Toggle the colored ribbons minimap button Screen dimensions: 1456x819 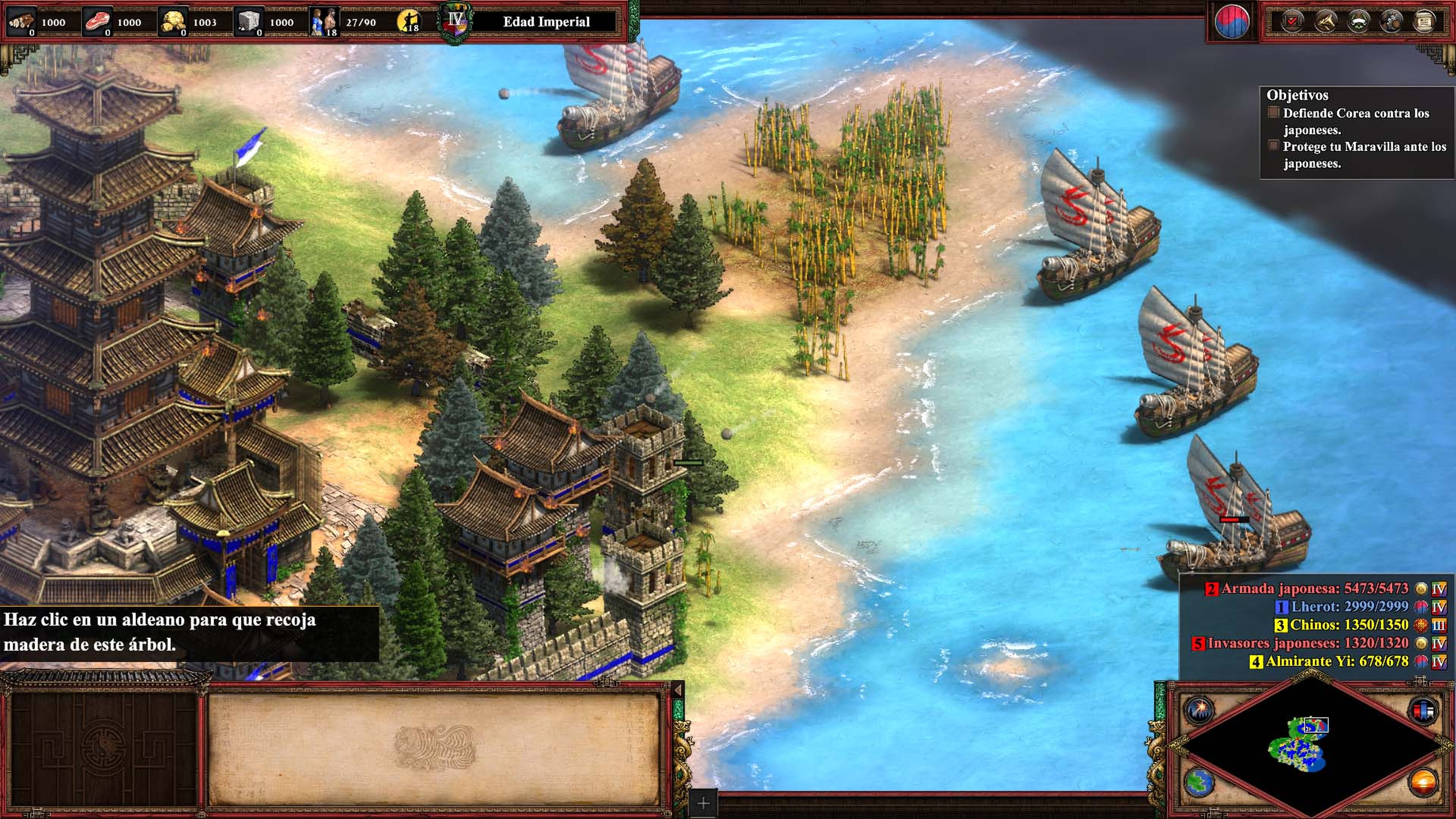pos(1423,709)
